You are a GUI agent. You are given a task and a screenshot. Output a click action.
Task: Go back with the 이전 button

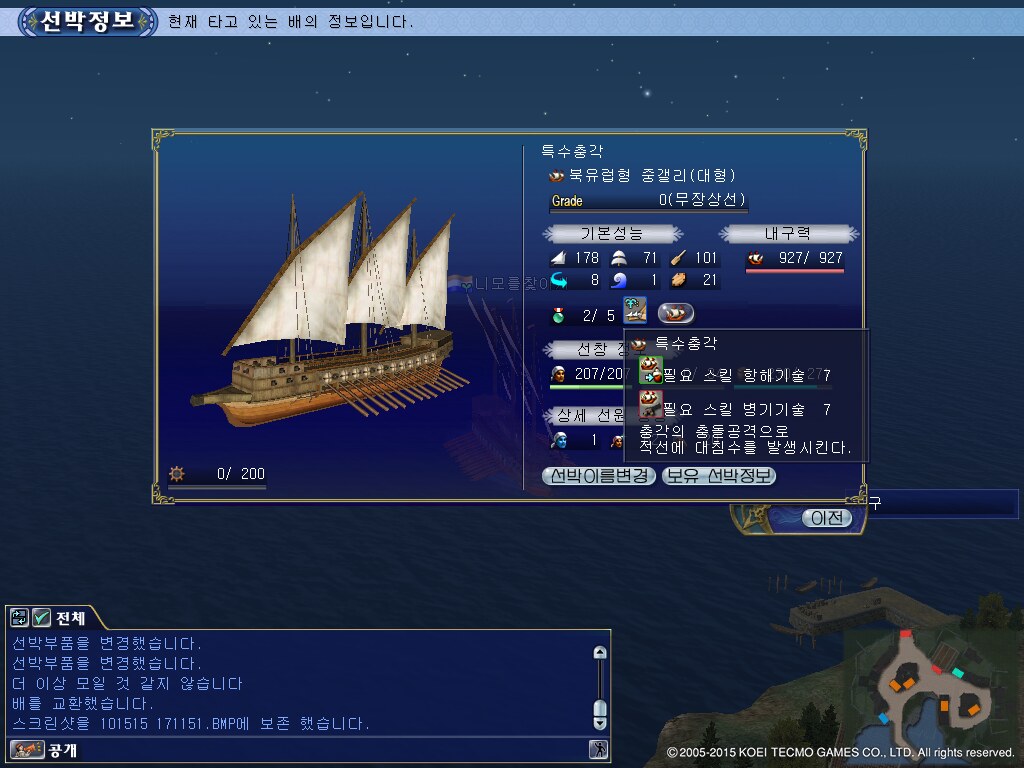(x=827, y=518)
